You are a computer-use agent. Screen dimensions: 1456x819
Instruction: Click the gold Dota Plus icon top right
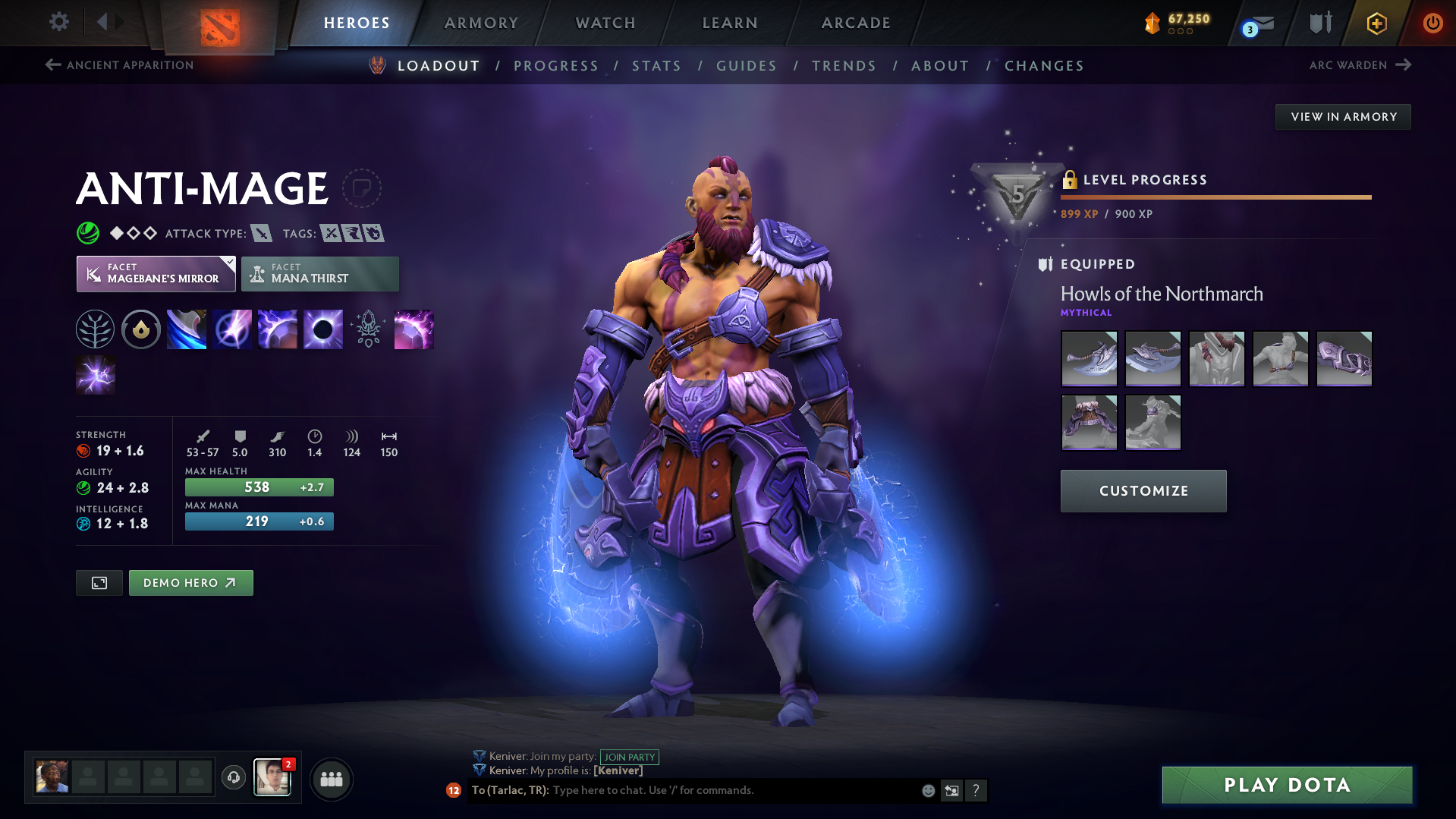(1376, 23)
